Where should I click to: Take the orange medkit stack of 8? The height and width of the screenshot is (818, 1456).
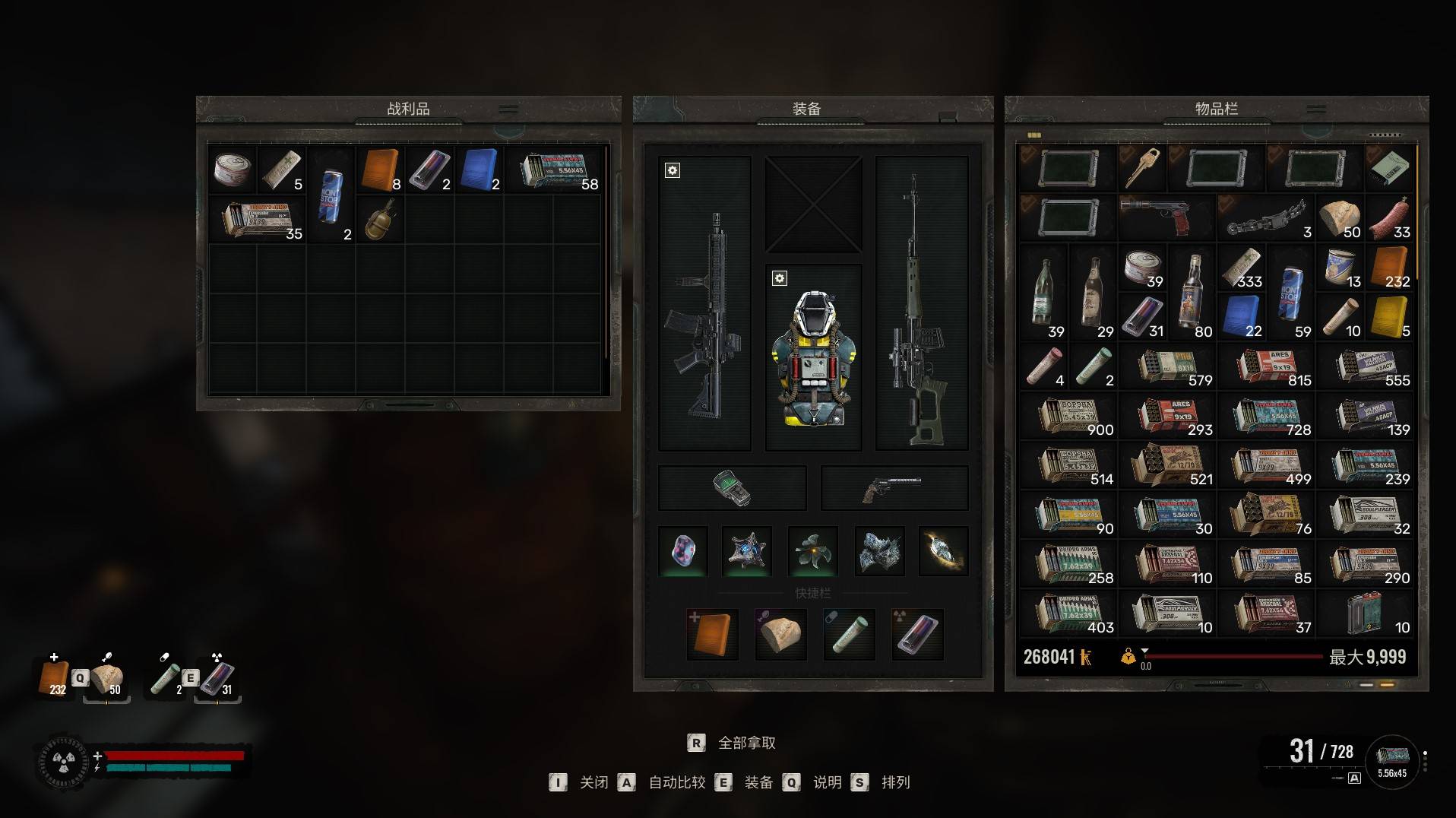[380, 170]
